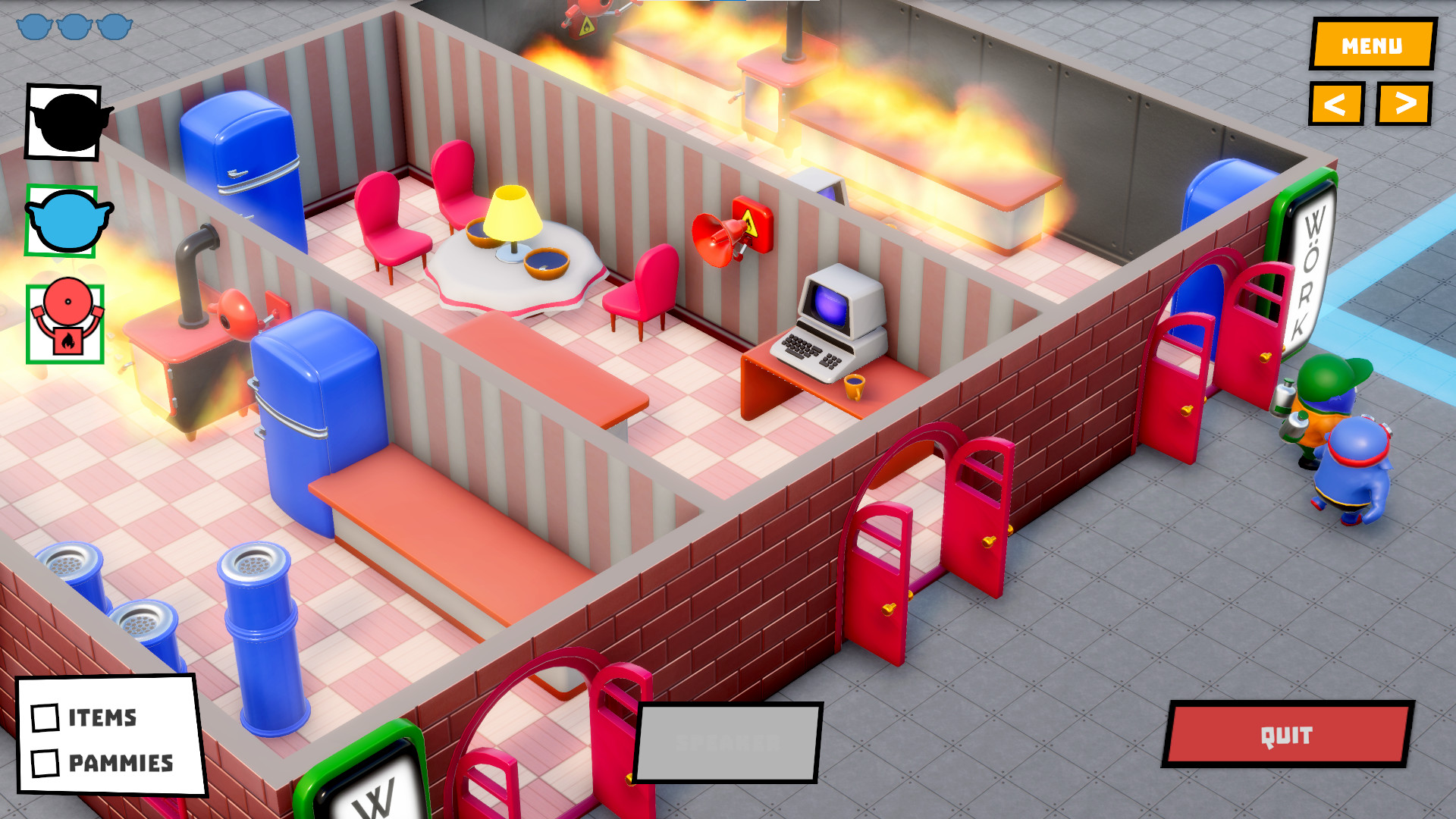
Task: Enable the ITEMS checkbox
Action: coord(45,718)
